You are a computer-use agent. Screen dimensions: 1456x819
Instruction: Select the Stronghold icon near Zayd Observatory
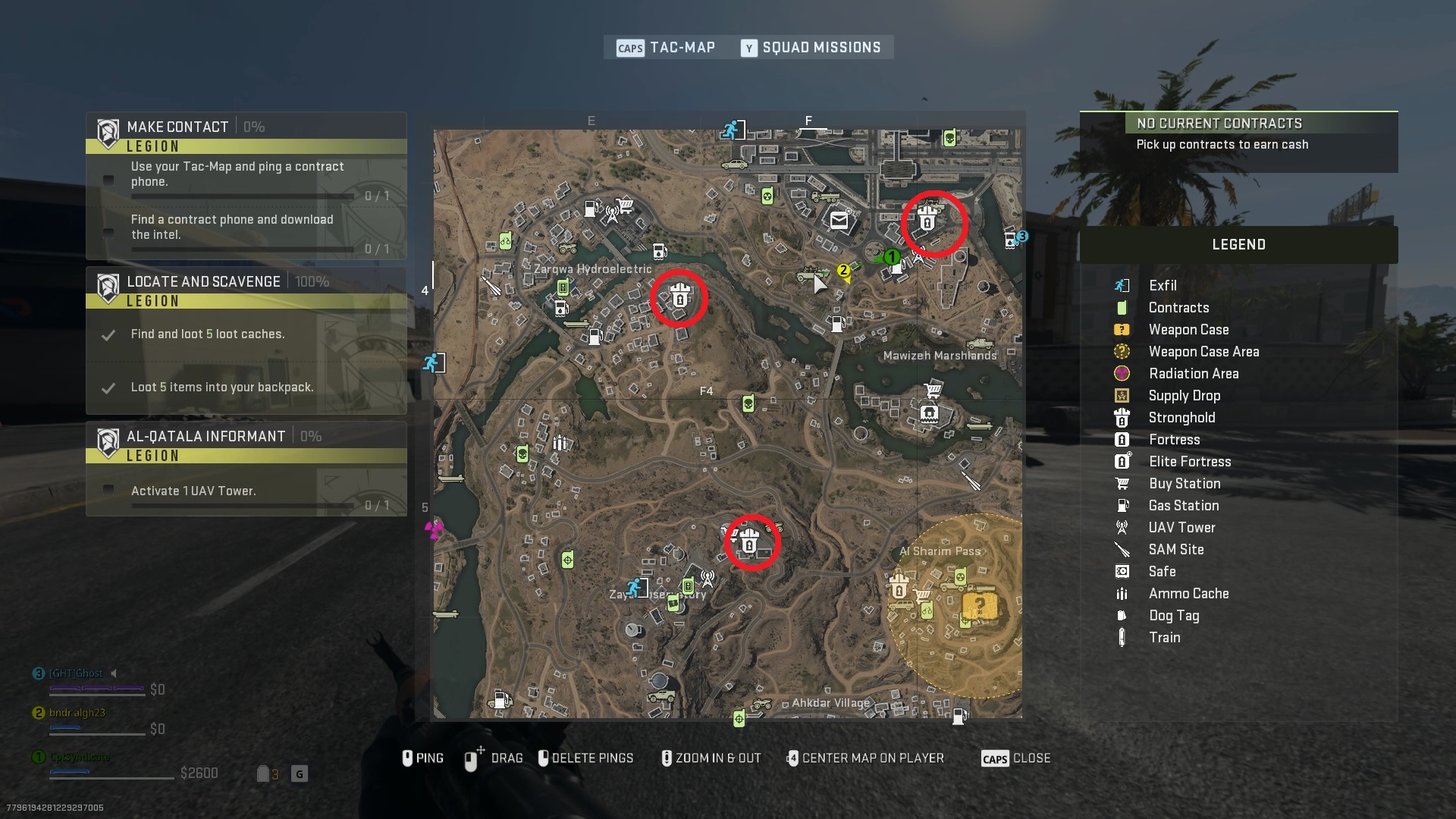pyautogui.click(x=751, y=541)
